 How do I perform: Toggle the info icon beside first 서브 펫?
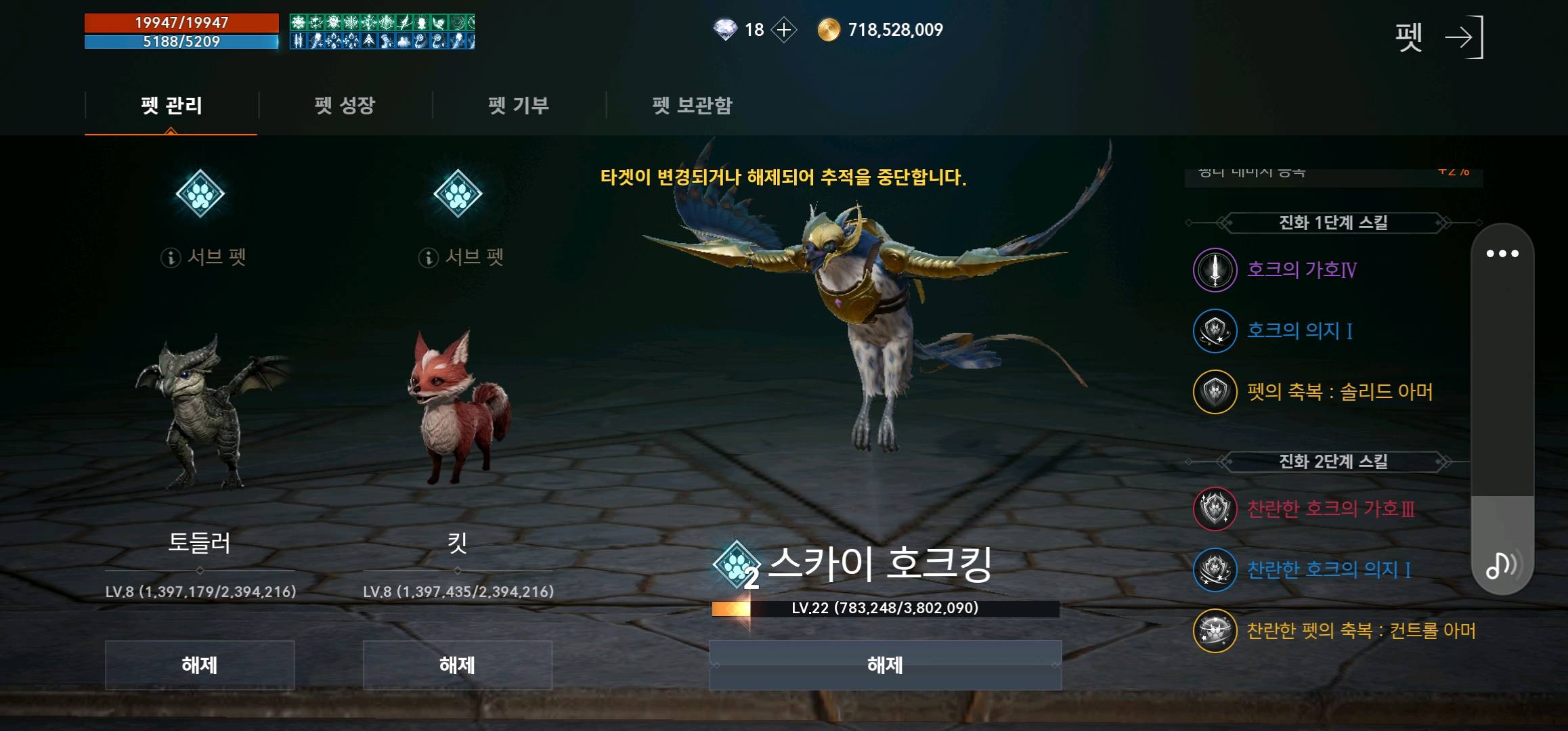coord(169,257)
